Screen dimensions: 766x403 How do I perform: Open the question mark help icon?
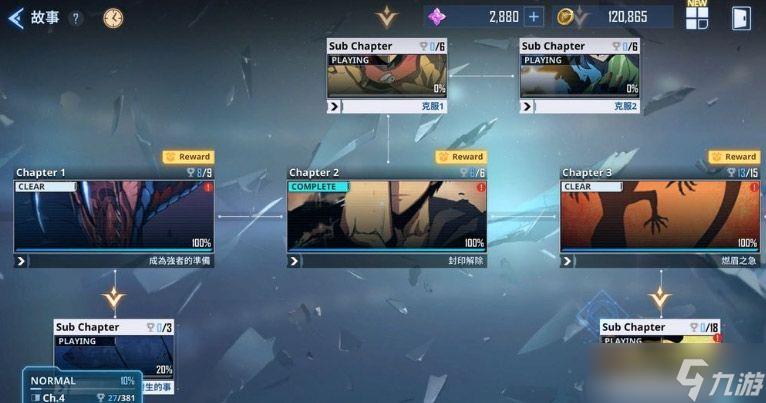[x=77, y=18]
